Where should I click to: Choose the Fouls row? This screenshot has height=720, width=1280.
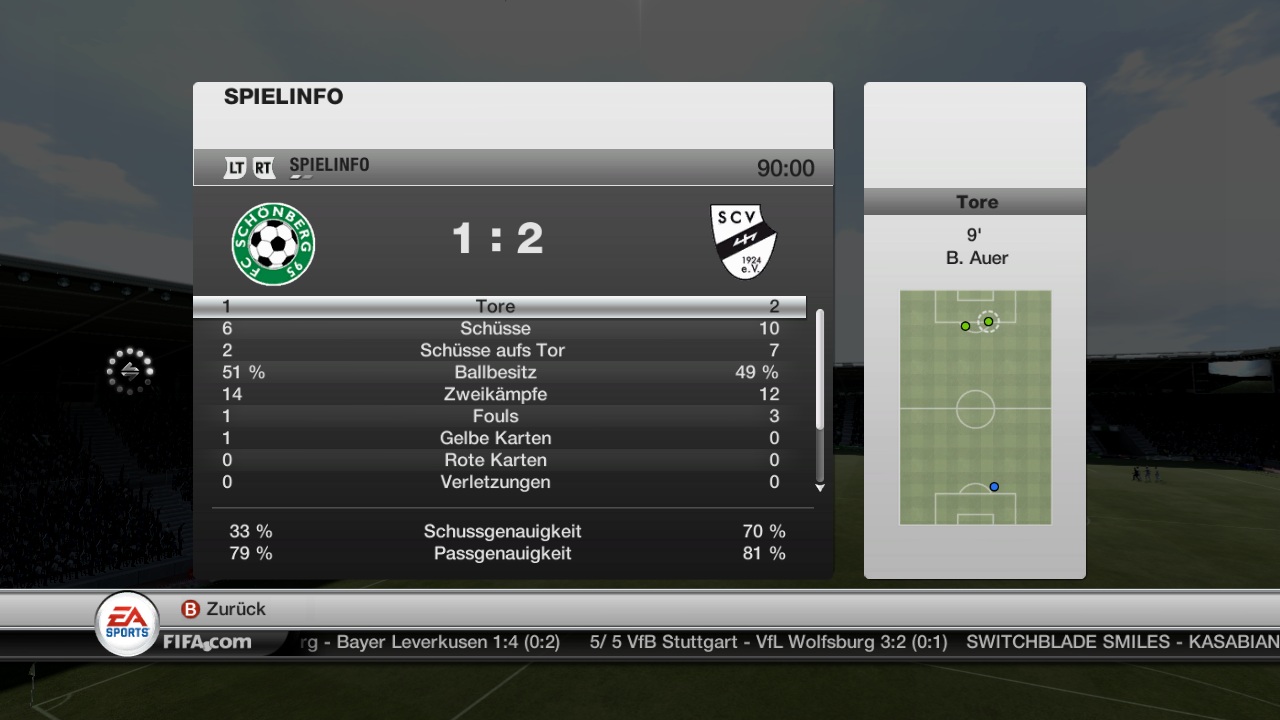[x=496, y=416]
